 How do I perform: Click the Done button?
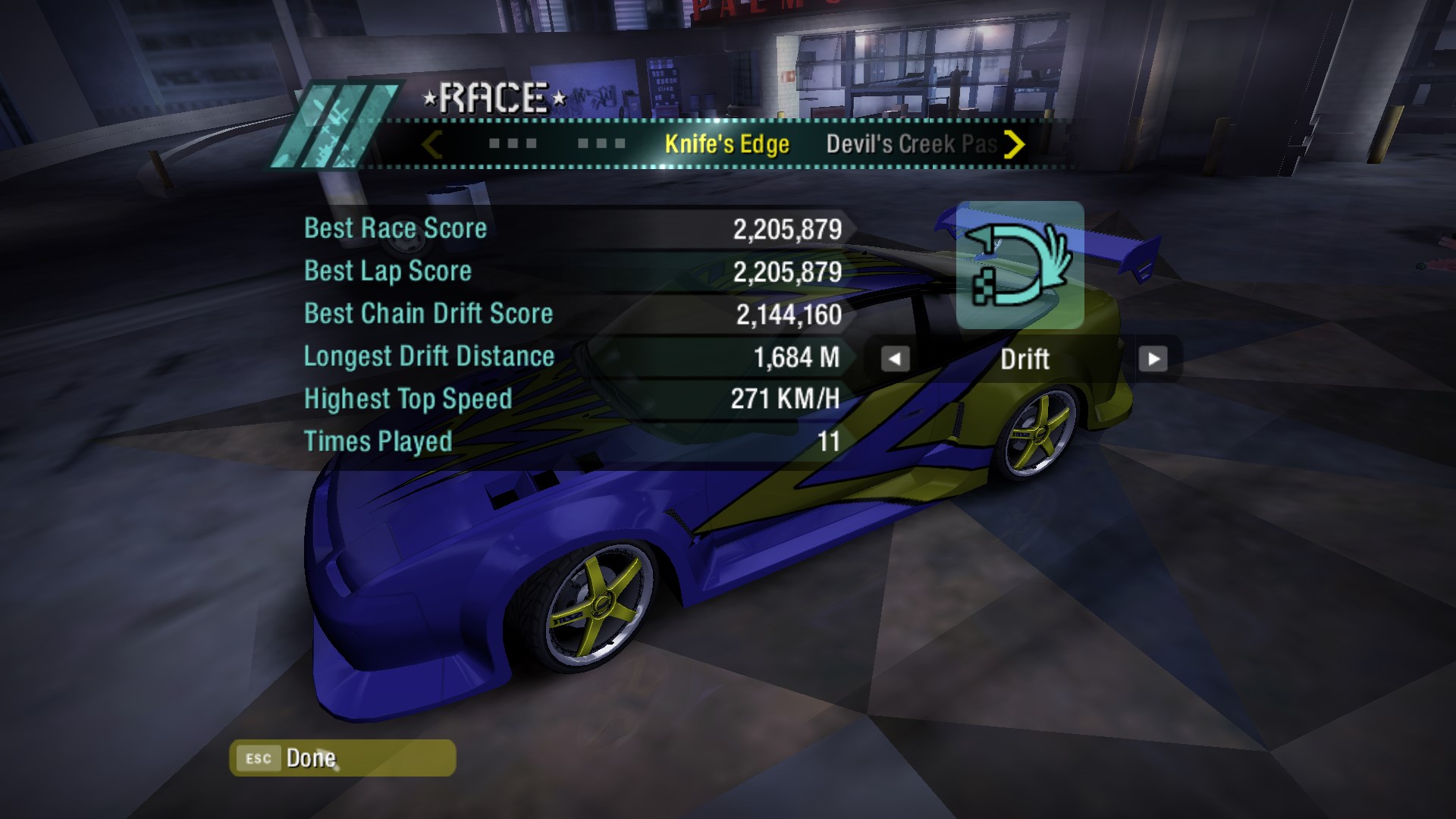(342, 758)
